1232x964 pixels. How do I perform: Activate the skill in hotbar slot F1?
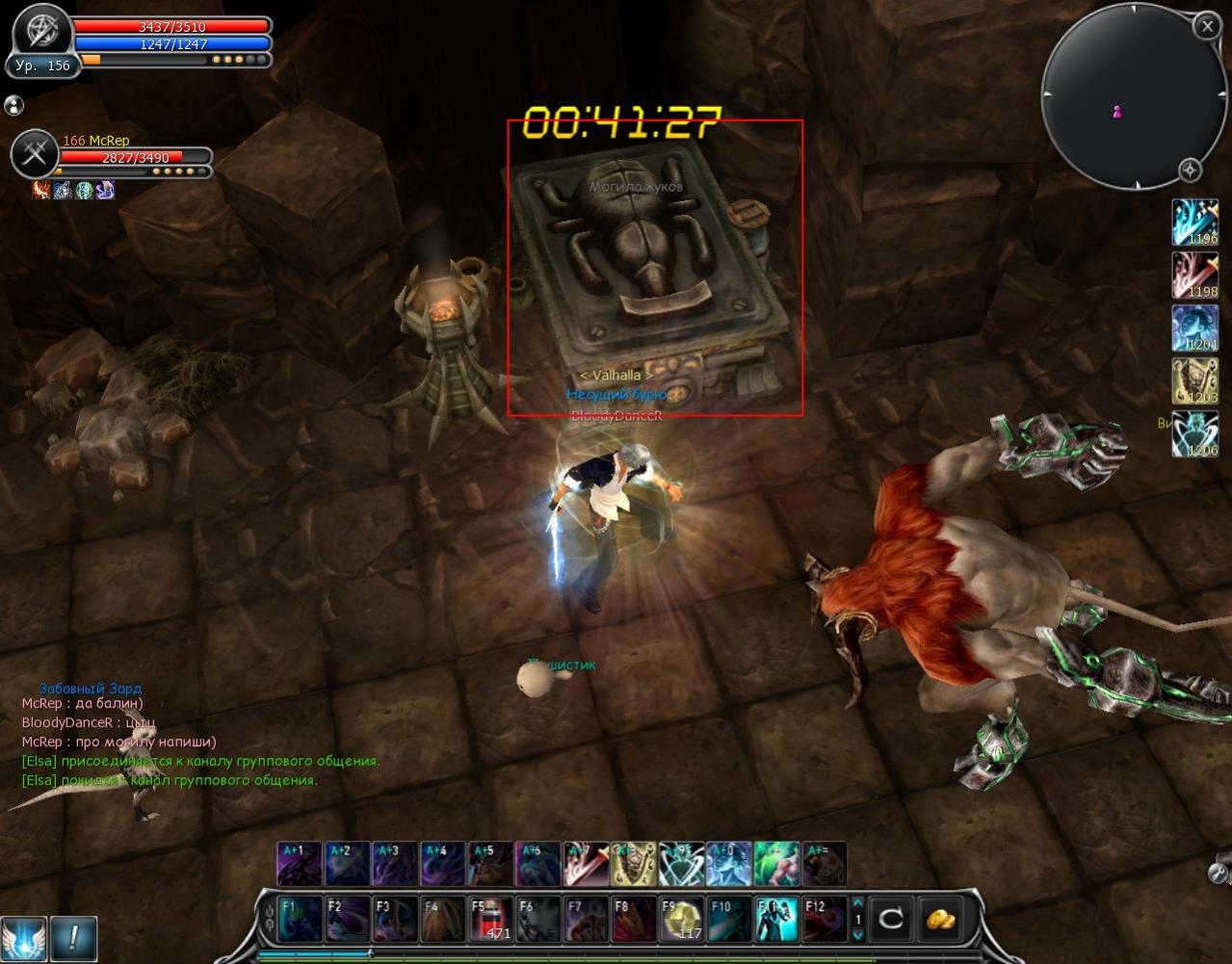point(299,918)
